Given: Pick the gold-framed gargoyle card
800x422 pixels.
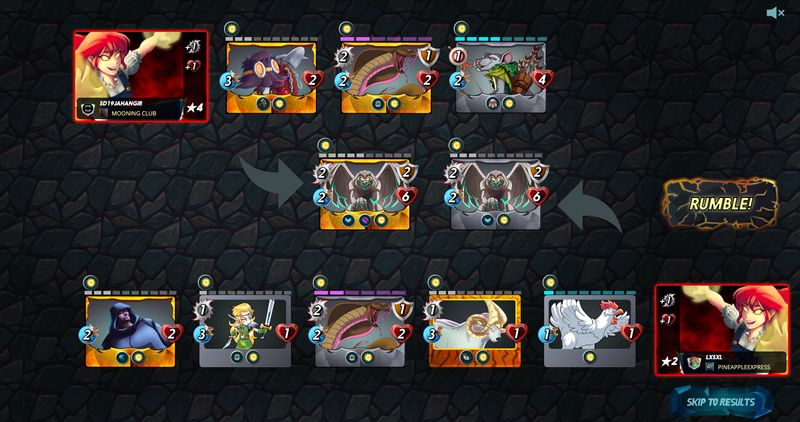Looking at the screenshot, I should [366, 192].
